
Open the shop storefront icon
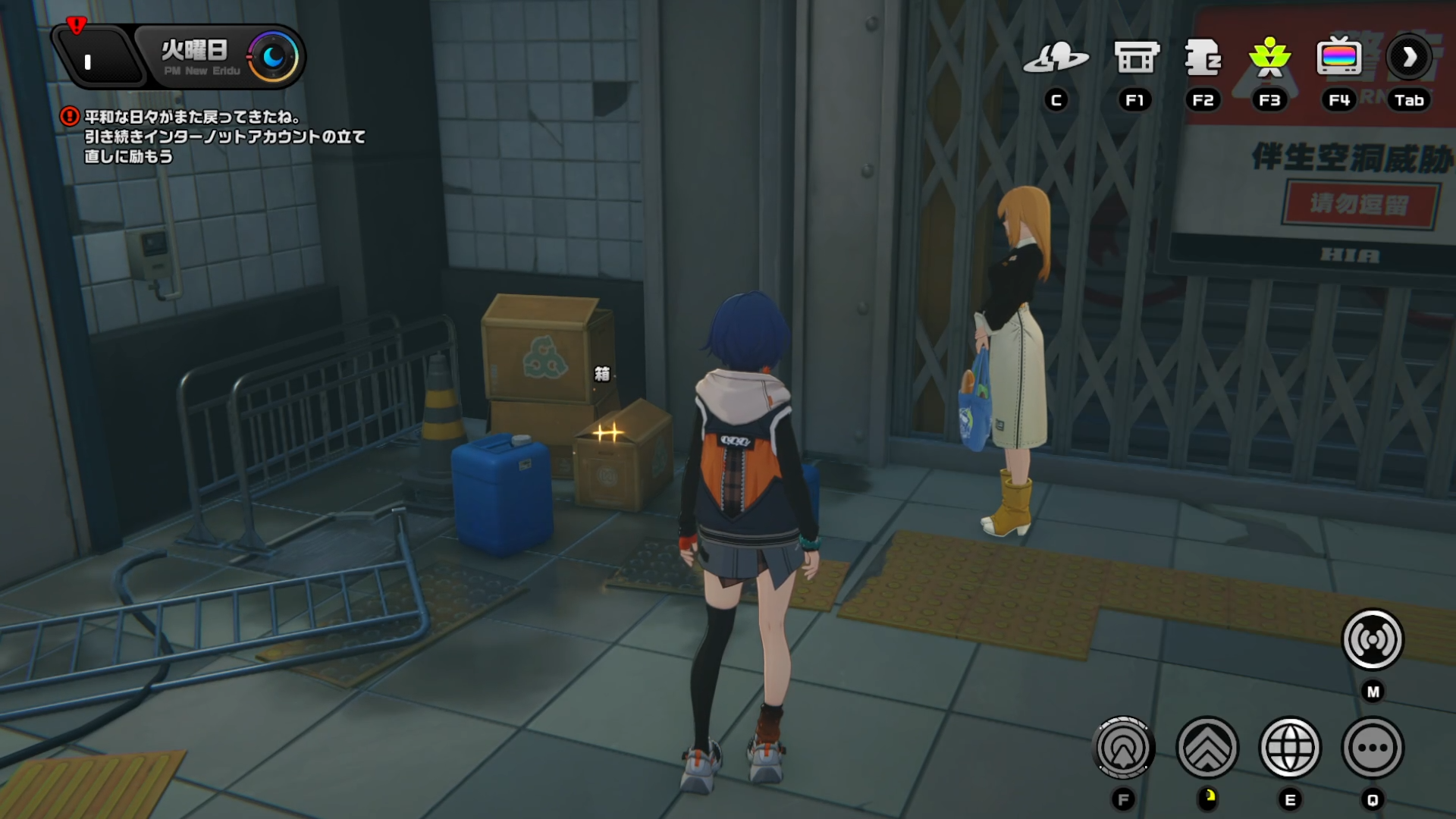pos(1135,58)
